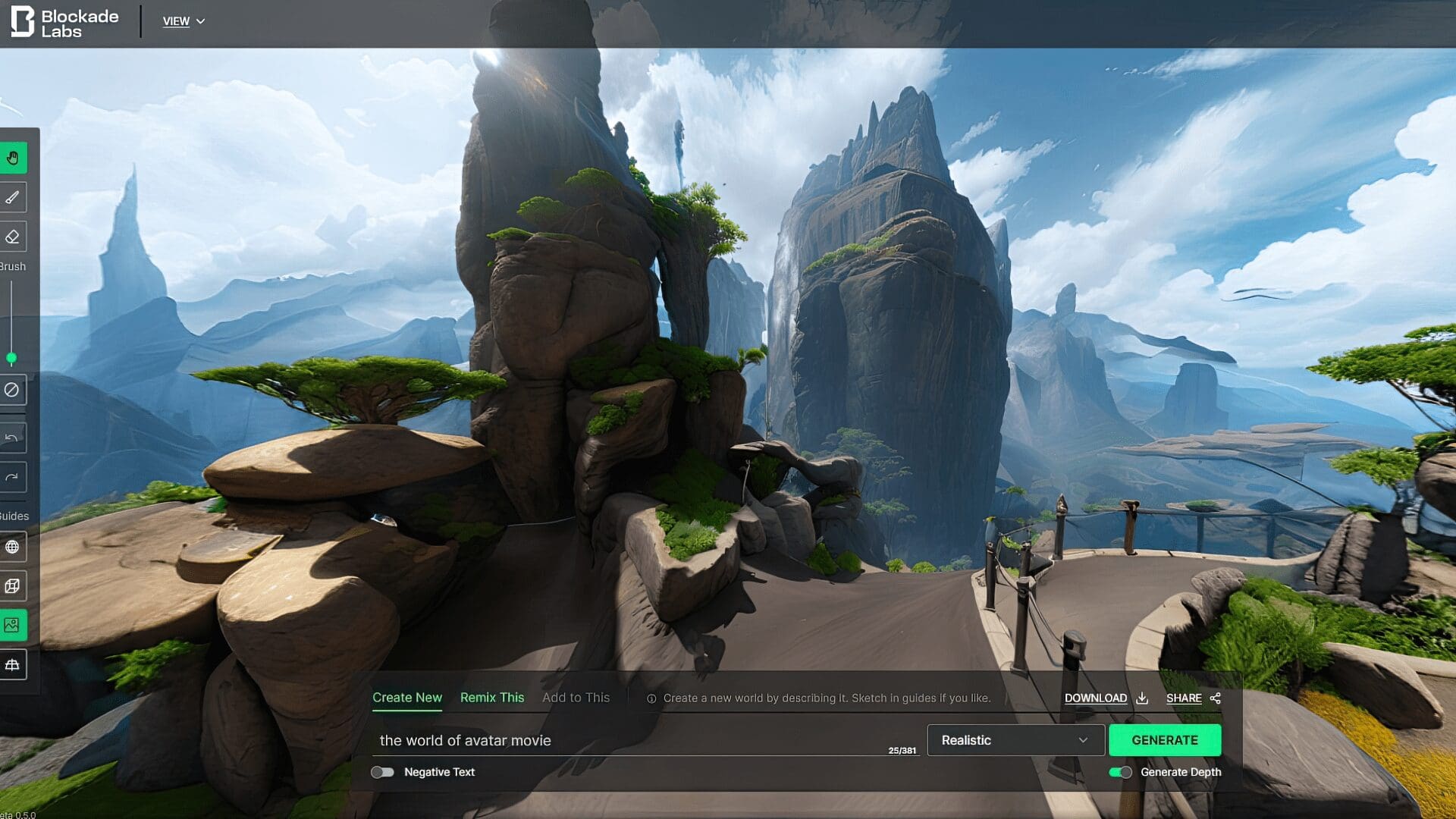Click the world description text field

tap(607, 740)
